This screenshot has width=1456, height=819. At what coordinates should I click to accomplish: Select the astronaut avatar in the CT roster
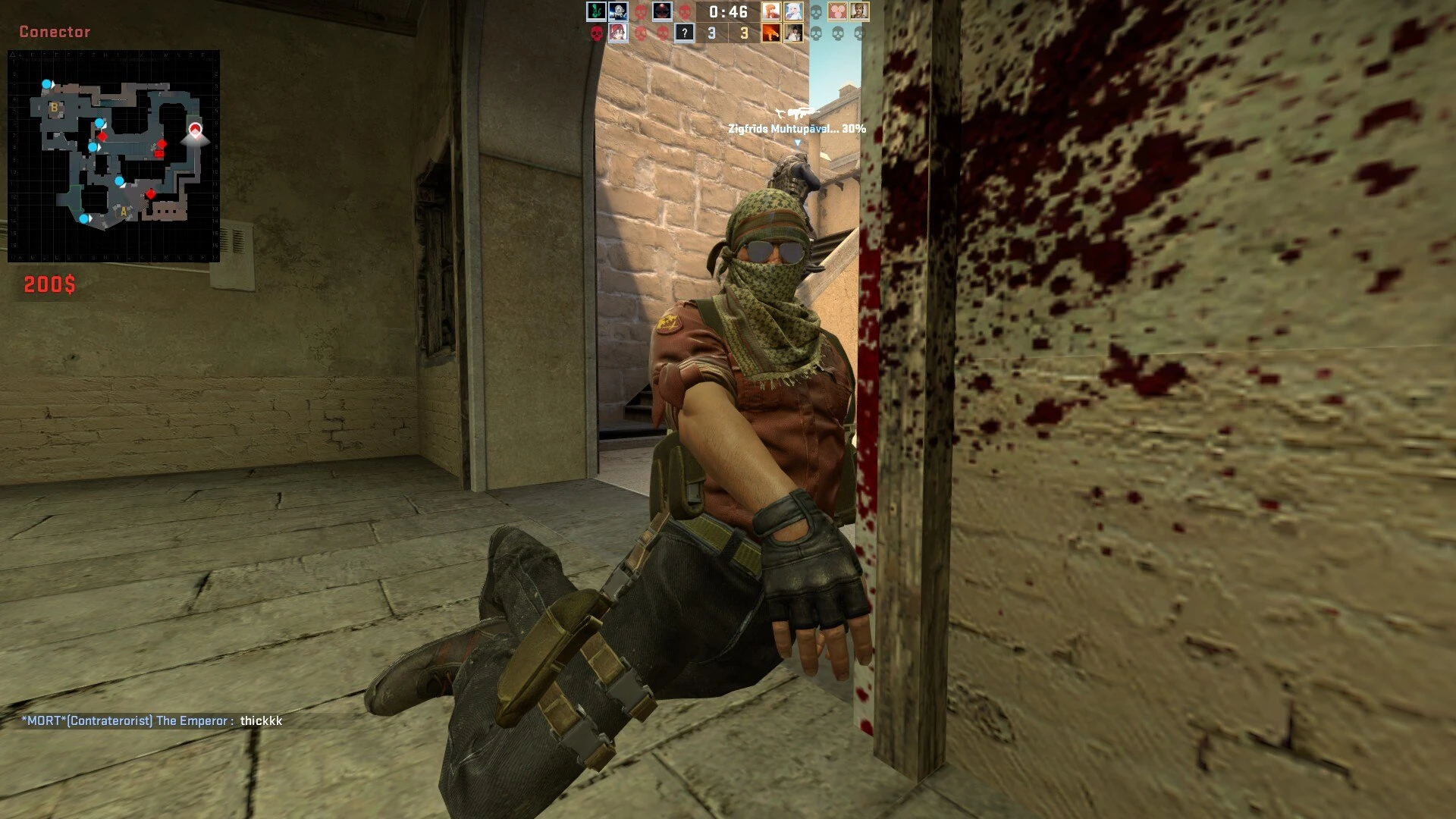click(619, 11)
